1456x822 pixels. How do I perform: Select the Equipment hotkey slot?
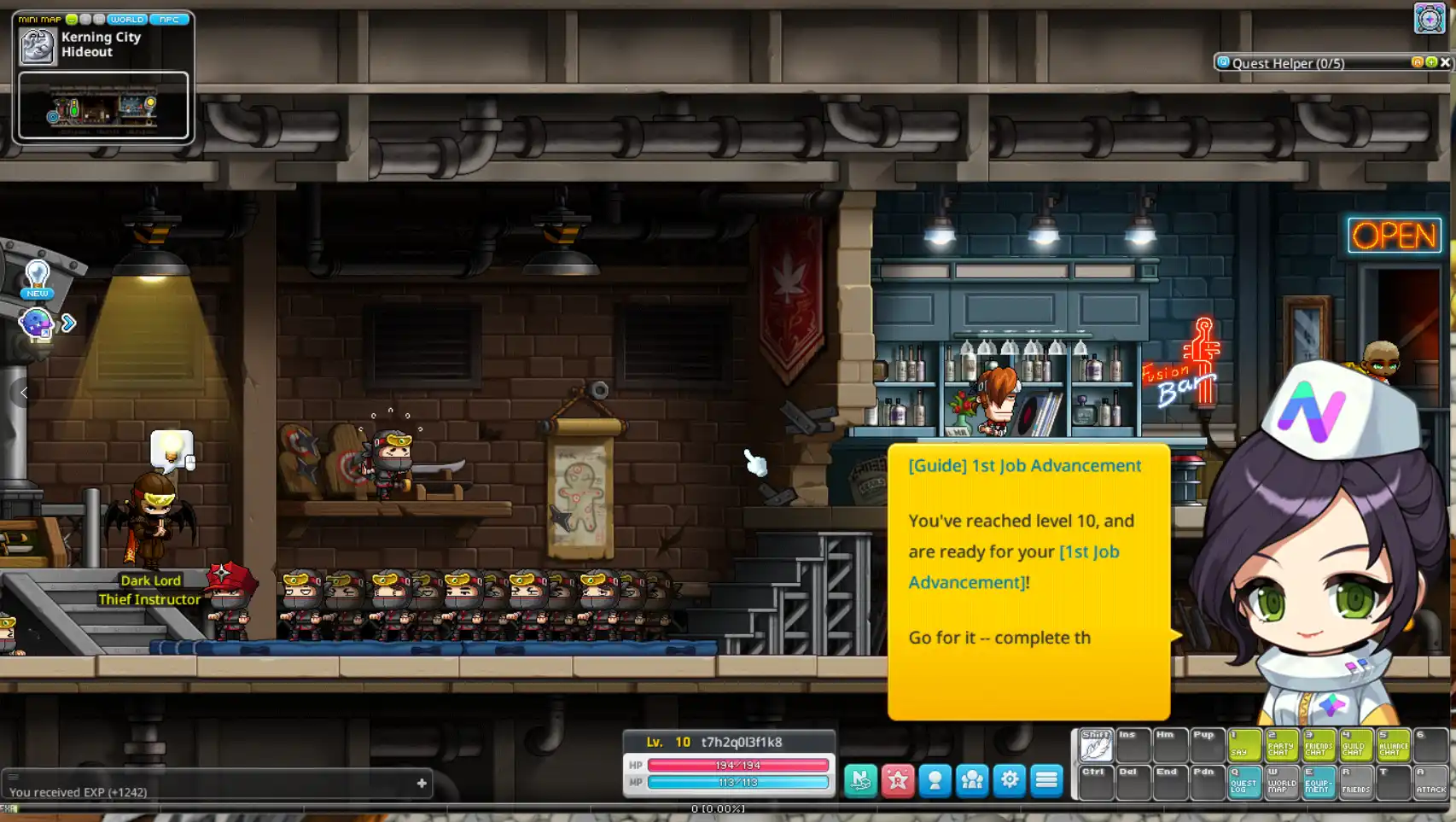1319,782
